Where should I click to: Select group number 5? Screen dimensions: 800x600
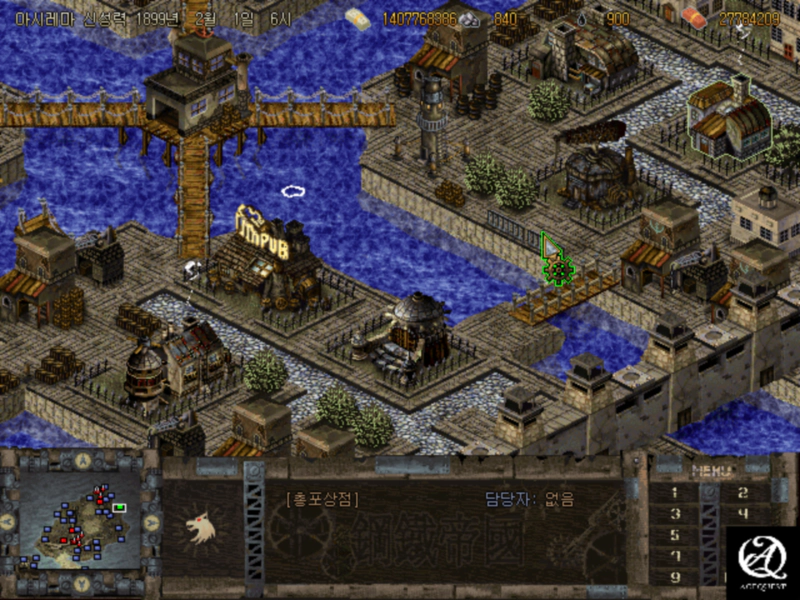pos(674,535)
